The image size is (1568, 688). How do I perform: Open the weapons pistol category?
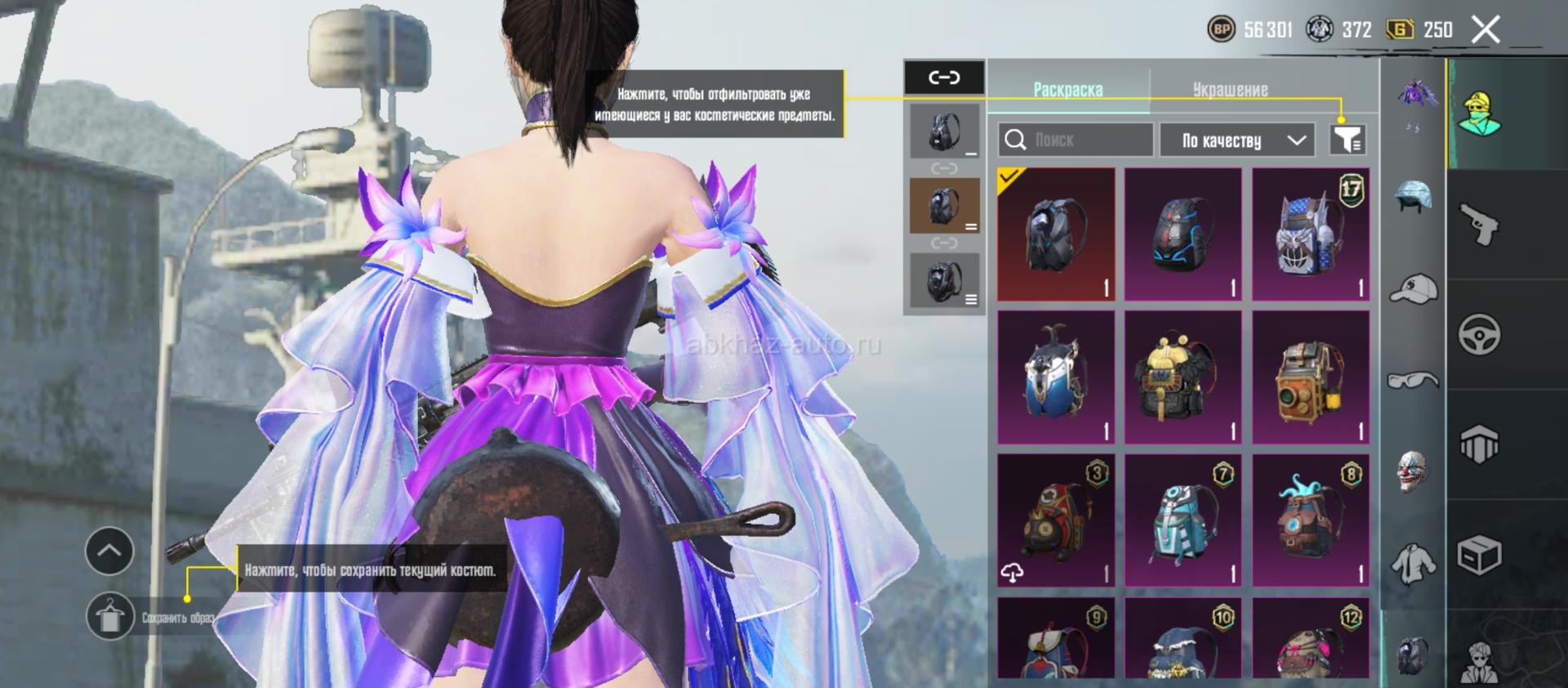point(1479,224)
